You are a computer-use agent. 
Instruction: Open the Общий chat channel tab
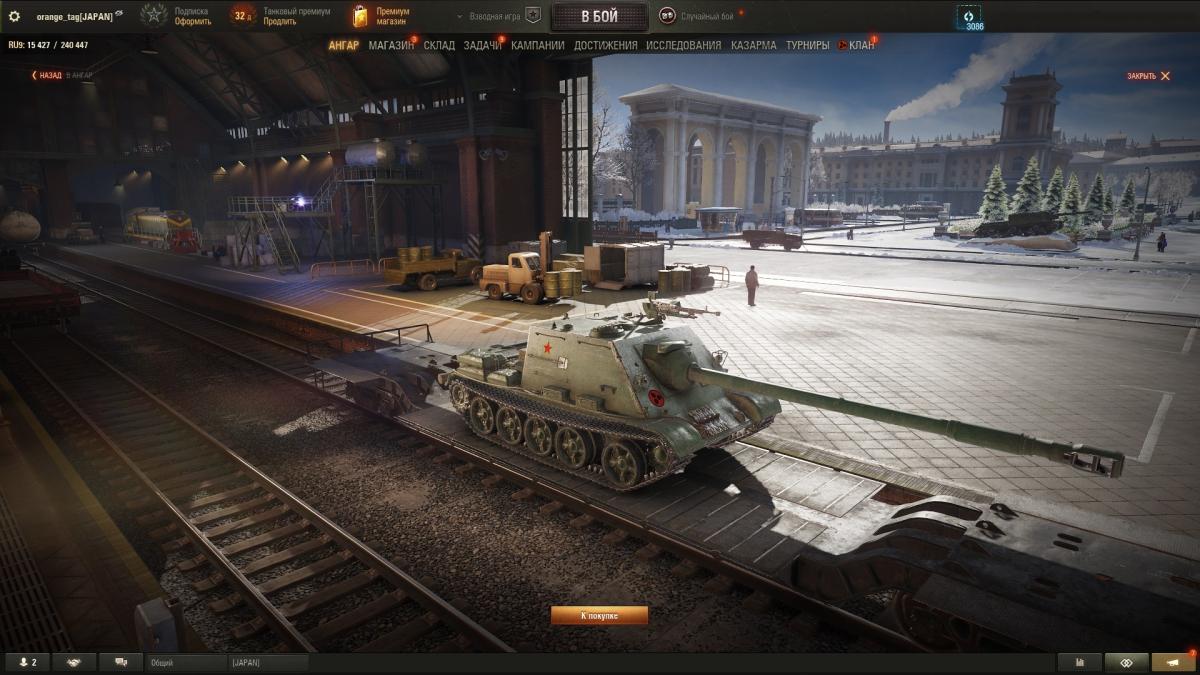tap(185, 662)
